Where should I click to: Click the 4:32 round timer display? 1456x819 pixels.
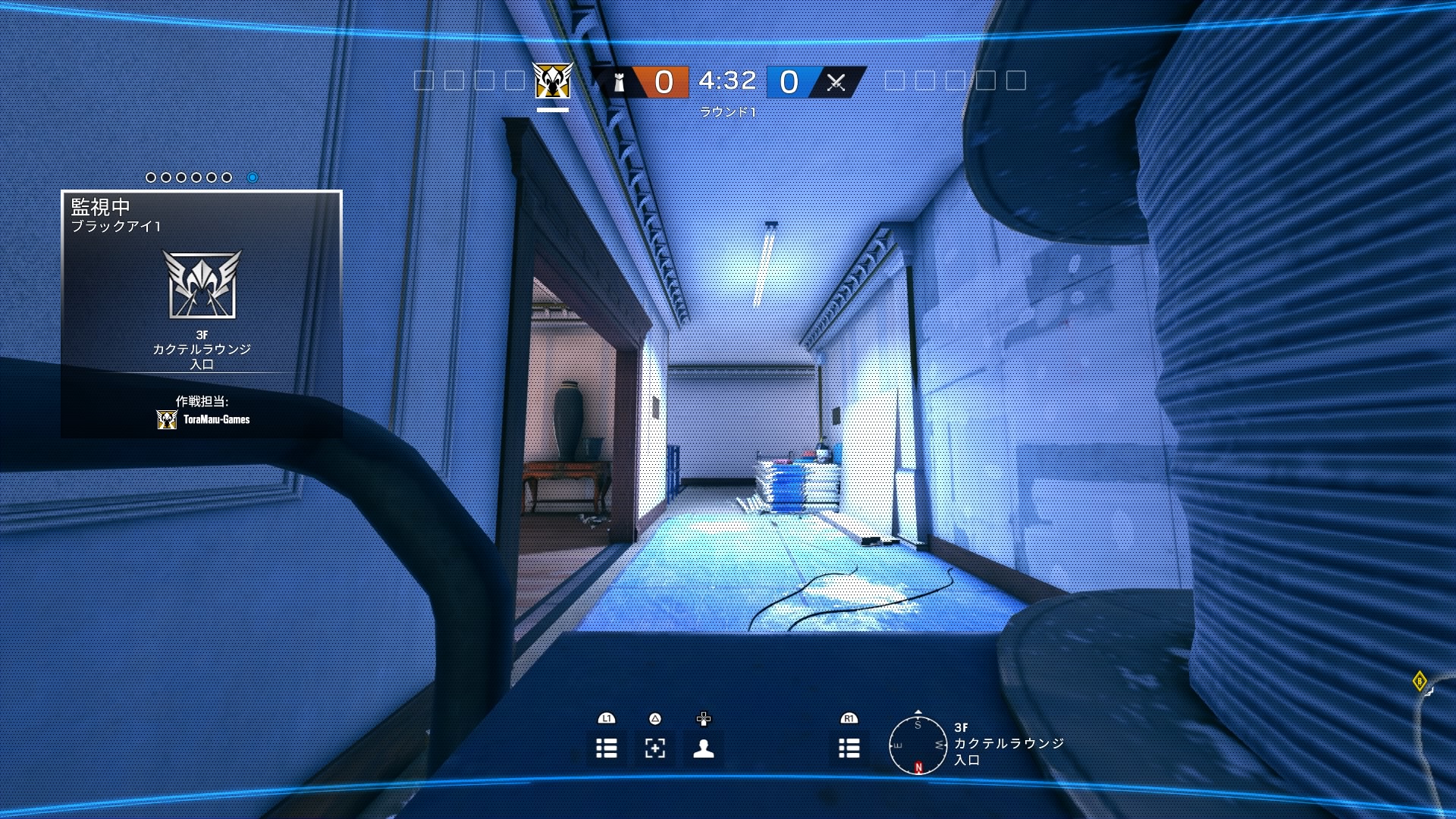click(726, 79)
